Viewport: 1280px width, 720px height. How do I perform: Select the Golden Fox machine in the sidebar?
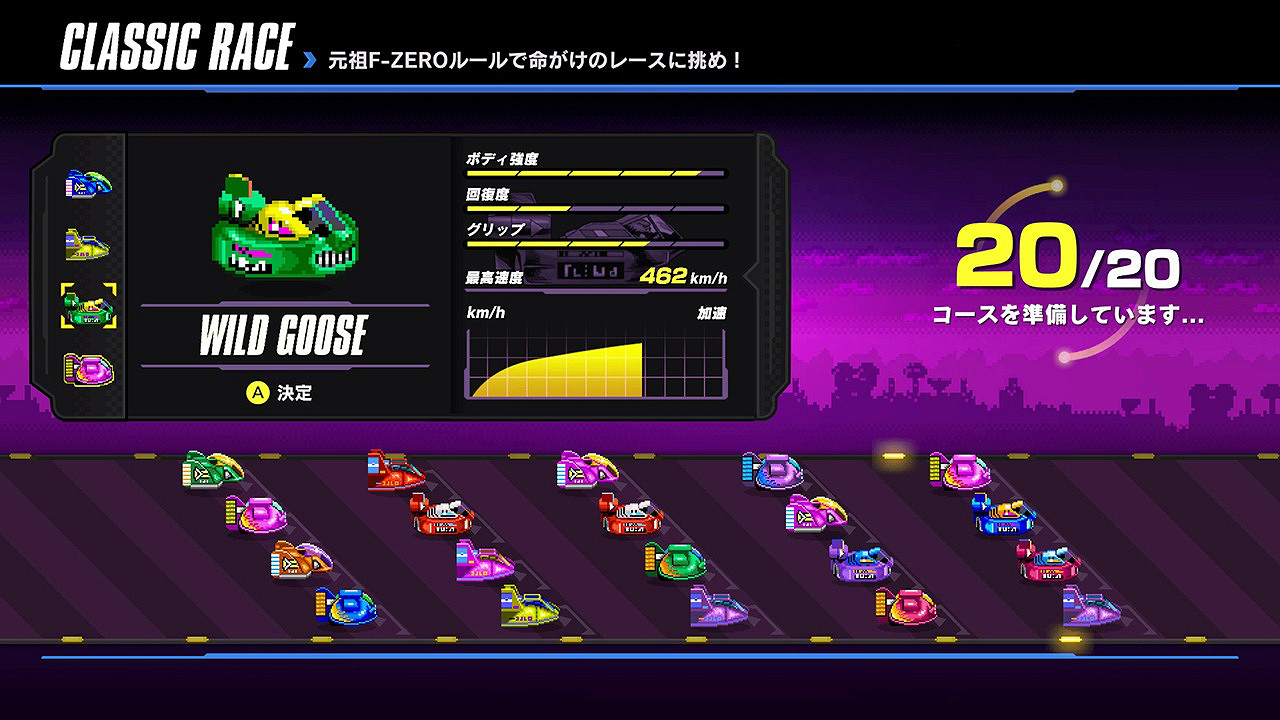pos(87,242)
